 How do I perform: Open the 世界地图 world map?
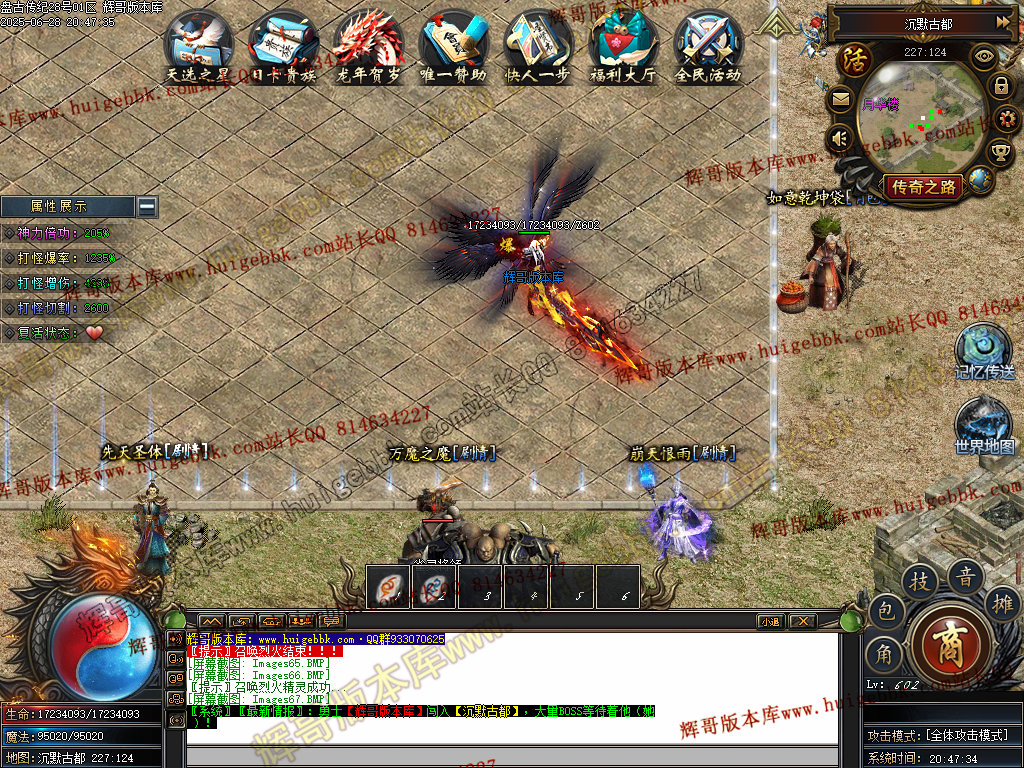click(x=984, y=423)
